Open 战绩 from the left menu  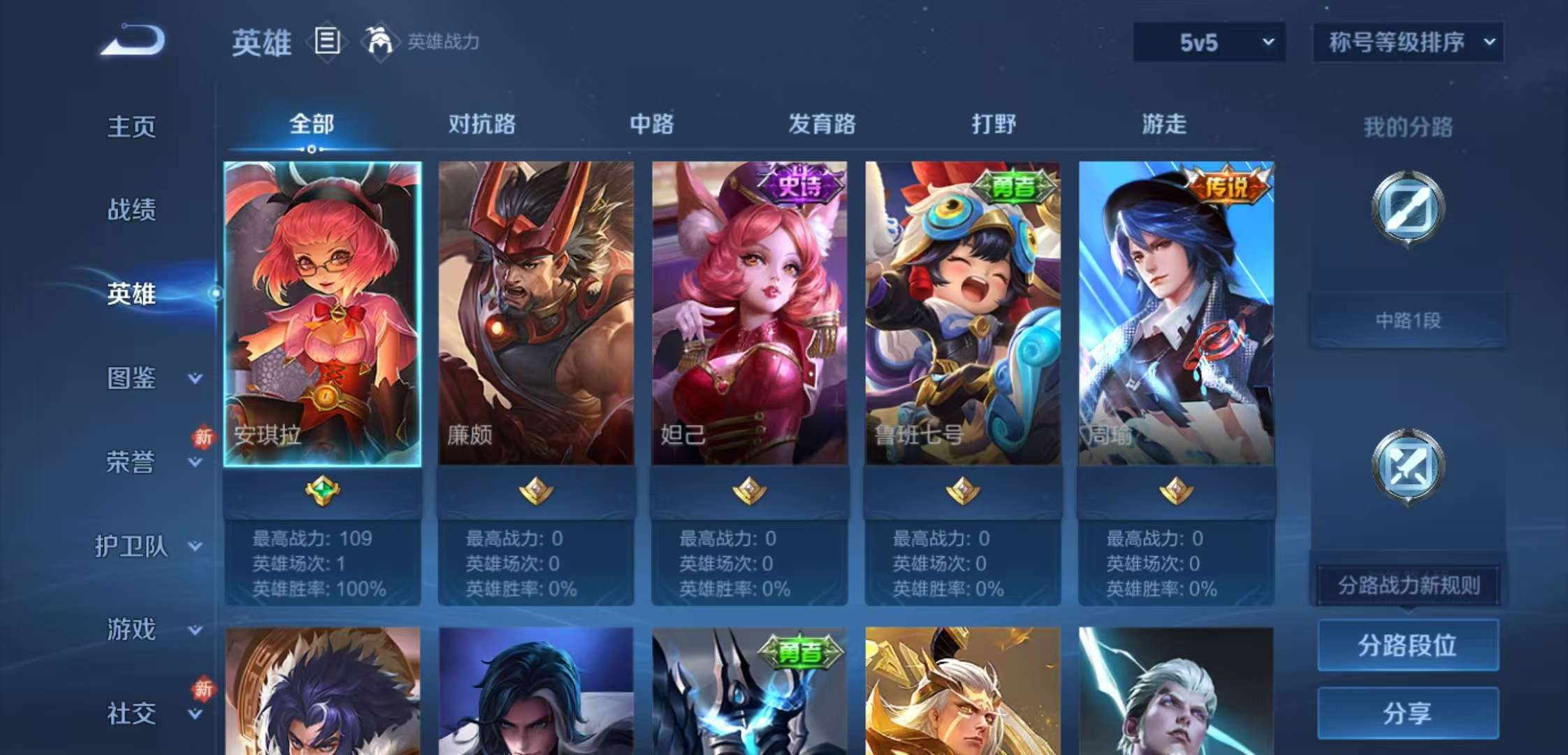(130, 210)
